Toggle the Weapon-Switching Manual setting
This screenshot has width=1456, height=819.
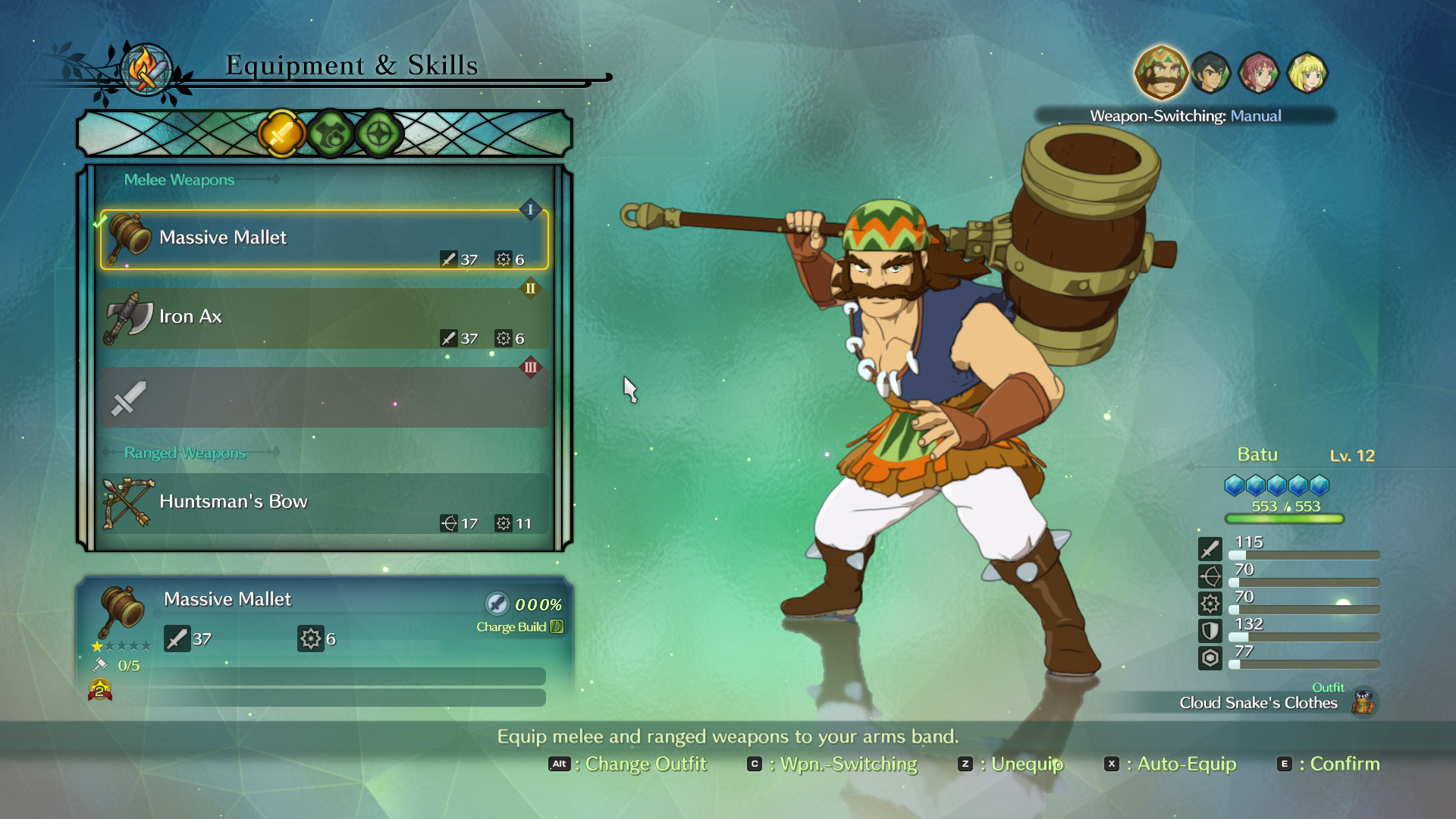tap(1185, 116)
